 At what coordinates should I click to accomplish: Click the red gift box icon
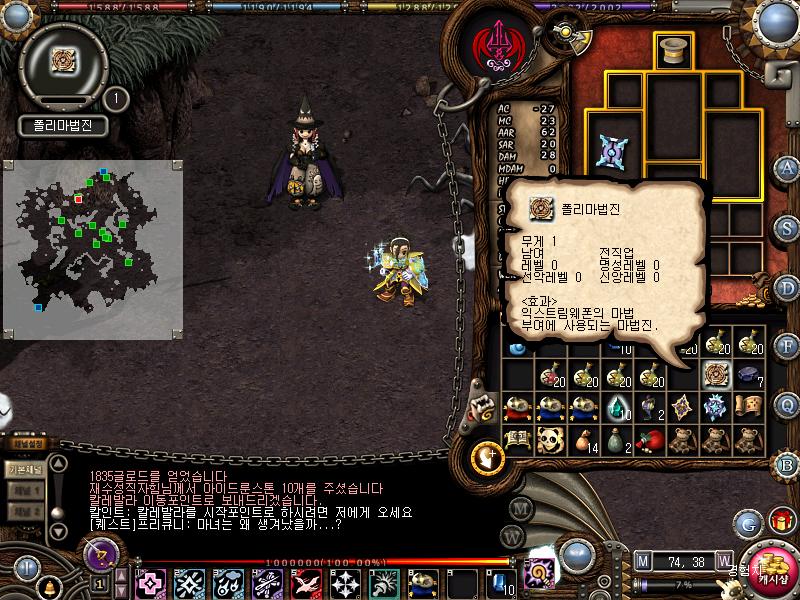[x=779, y=520]
